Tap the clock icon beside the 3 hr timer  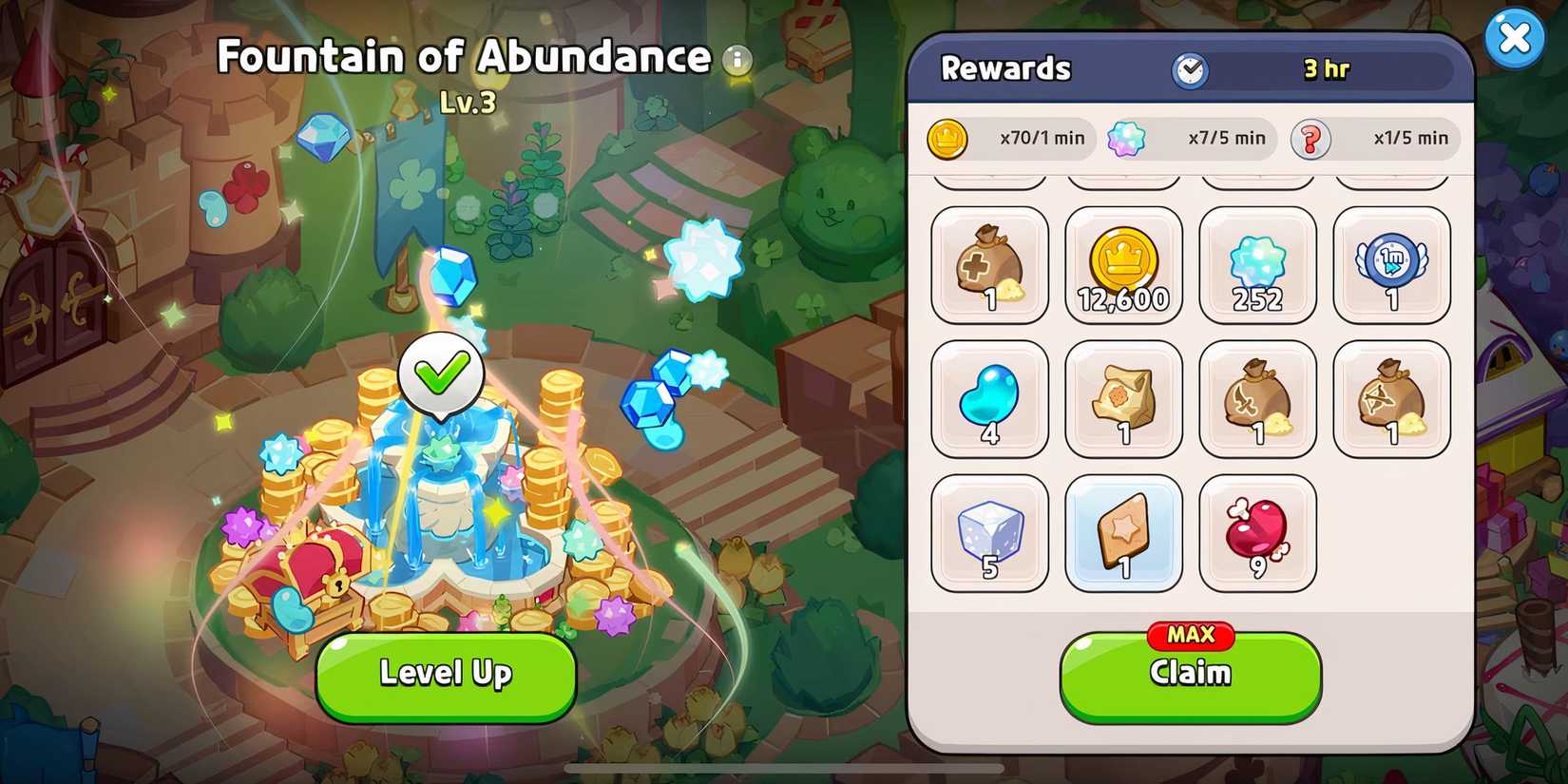(x=1191, y=68)
